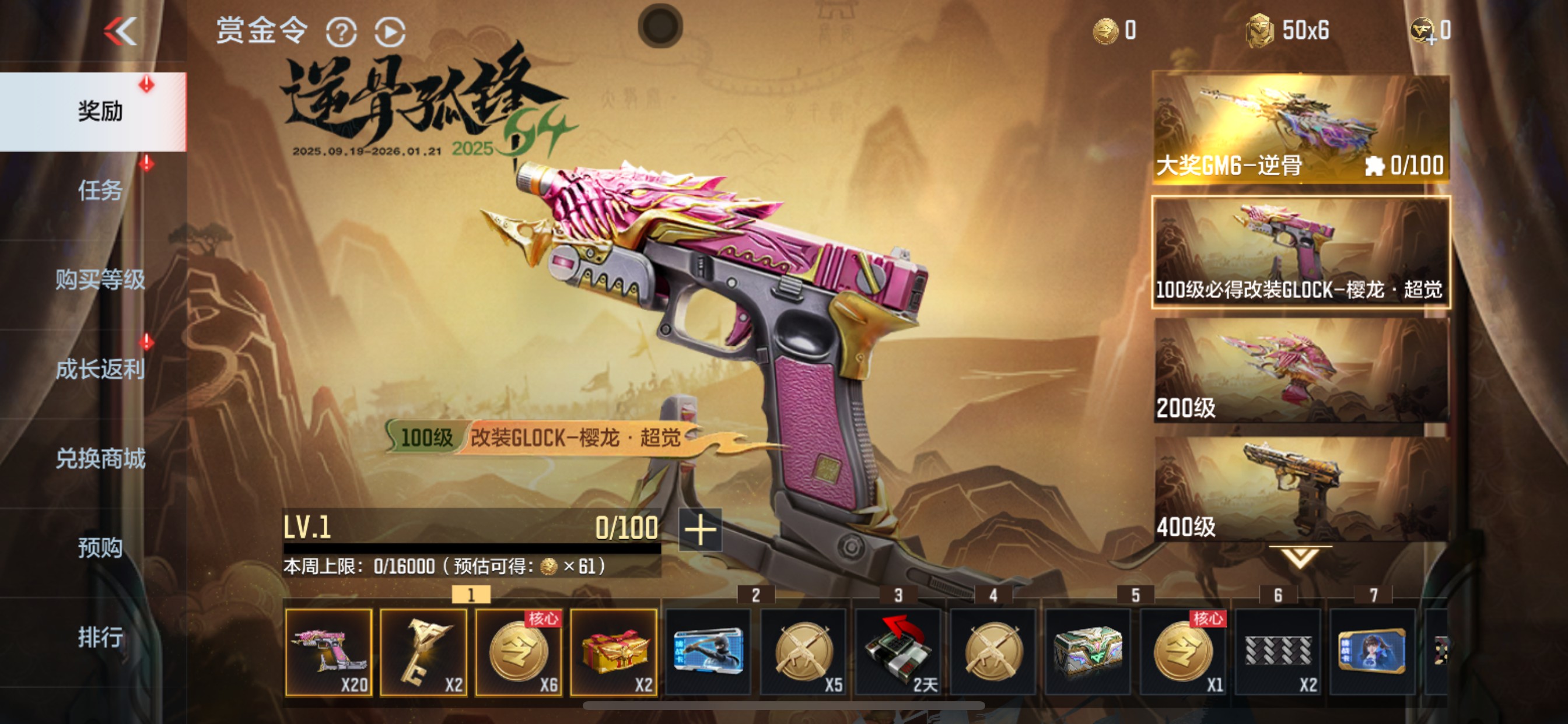Click the red gift box X2 reward icon
Screen dimensions: 1568x724
click(614, 652)
